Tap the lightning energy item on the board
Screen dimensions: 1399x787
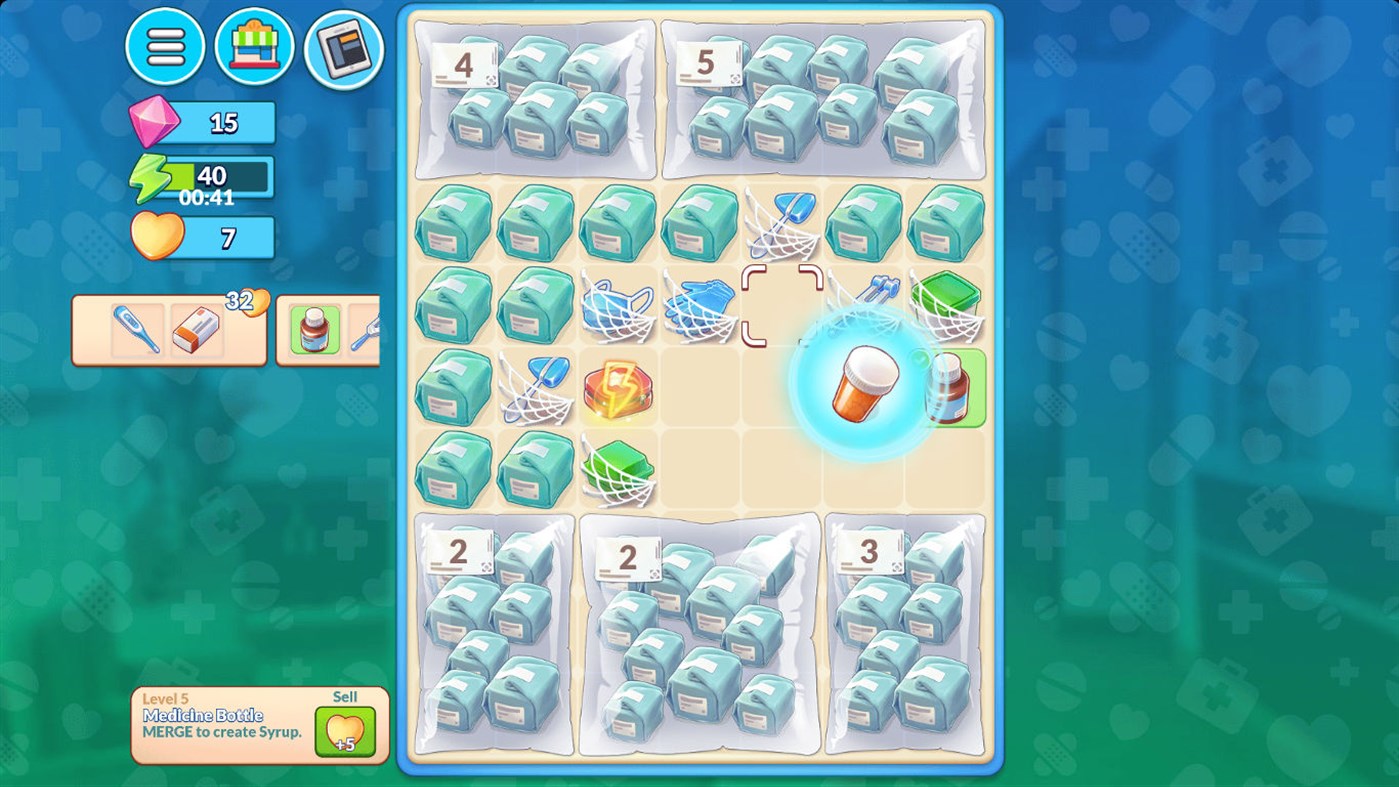(617, 388)
